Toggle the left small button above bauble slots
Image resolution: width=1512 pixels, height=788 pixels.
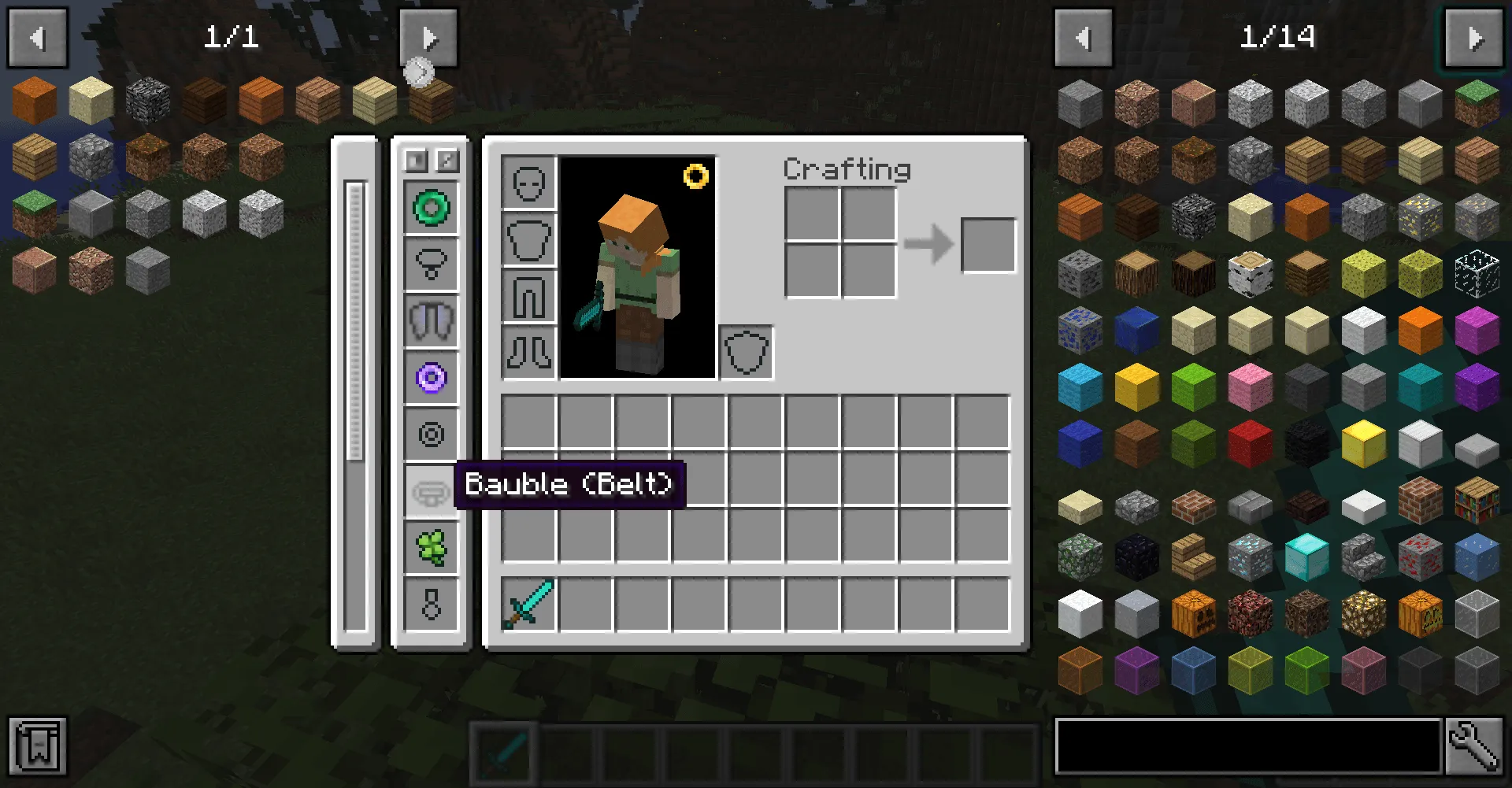[416, 161]
